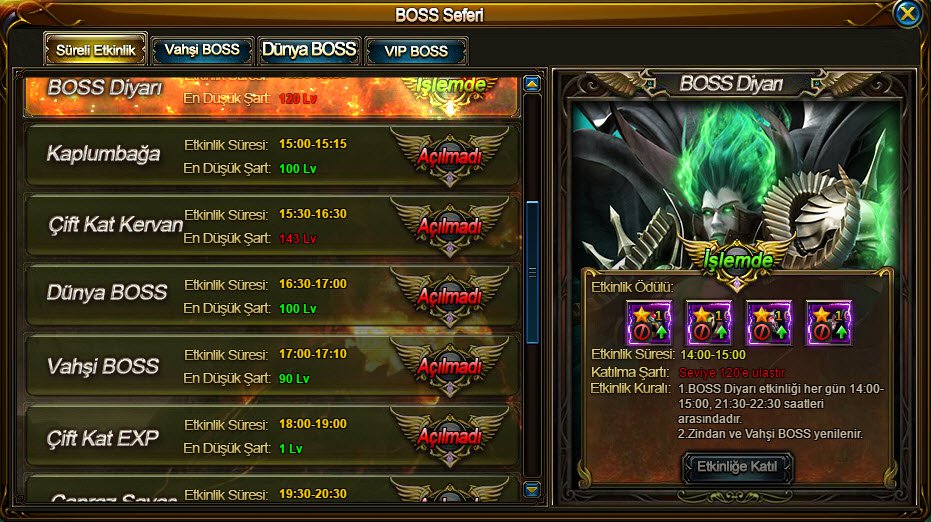Open the Vahşi BOSS tab

(x=203, y=50)
